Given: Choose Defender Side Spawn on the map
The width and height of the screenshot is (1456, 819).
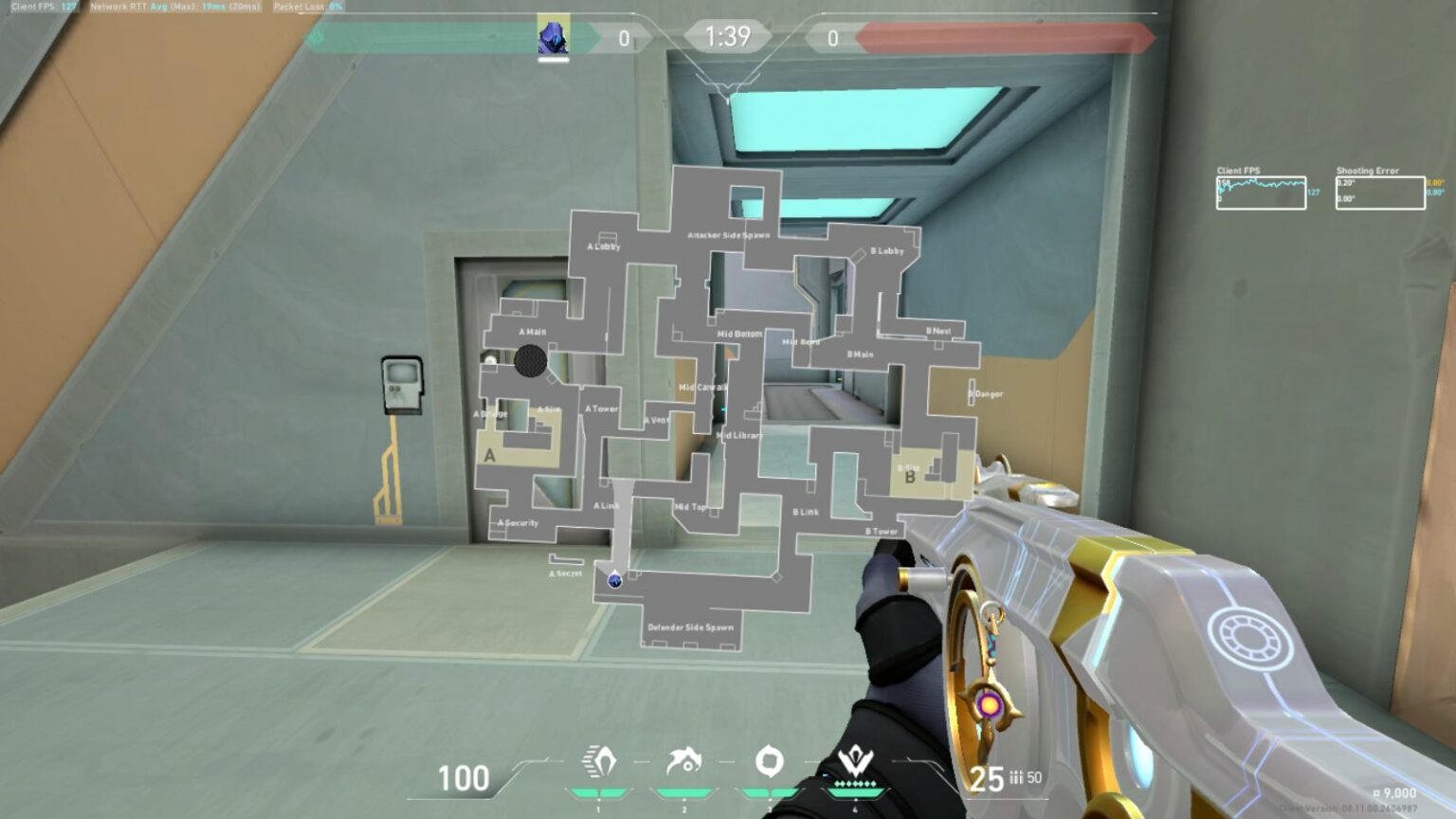Looking at the screenshot, I should pos(690,627).
